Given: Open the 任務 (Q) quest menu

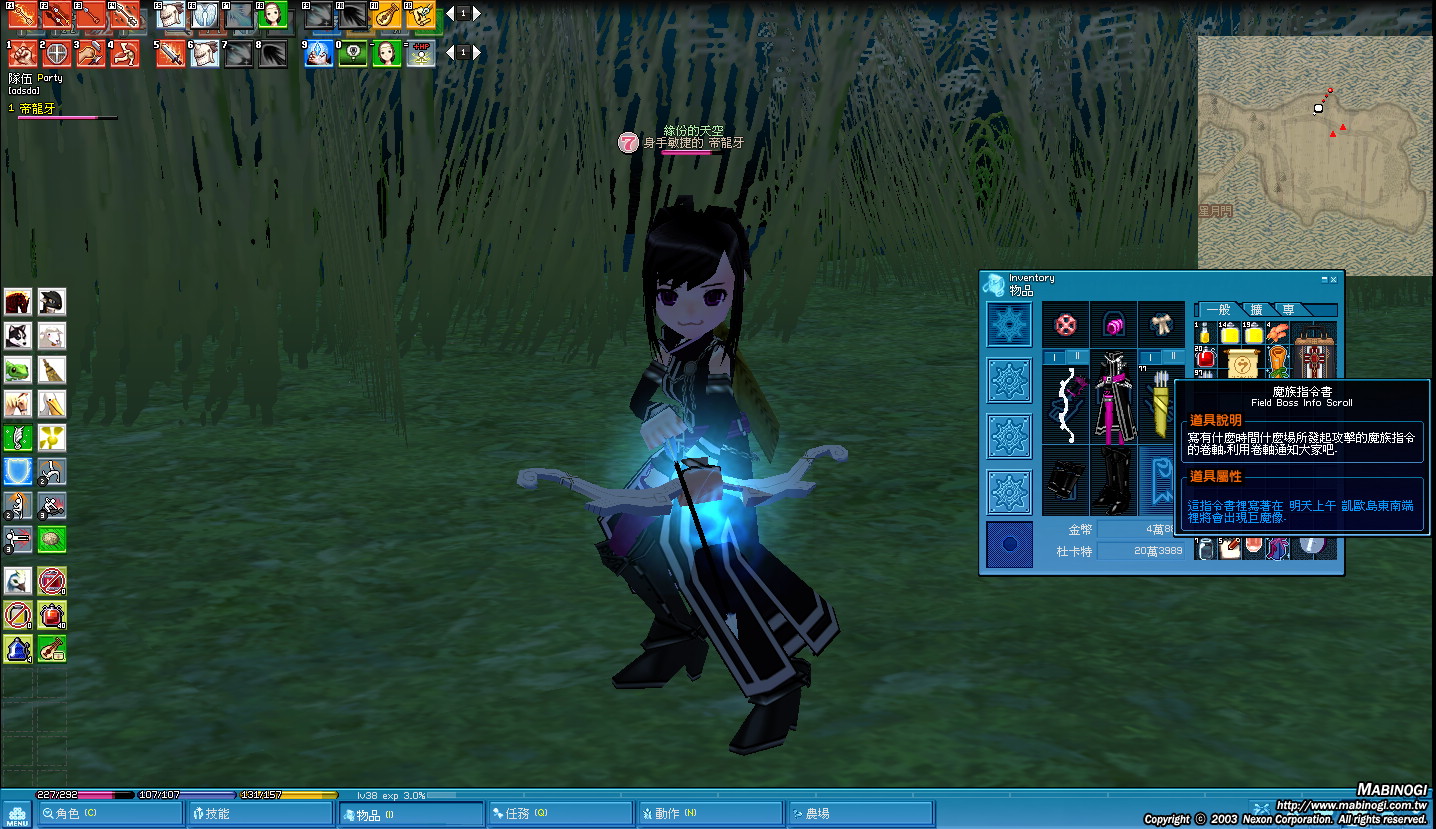Looking at the screenshot, I should [560, 814].
